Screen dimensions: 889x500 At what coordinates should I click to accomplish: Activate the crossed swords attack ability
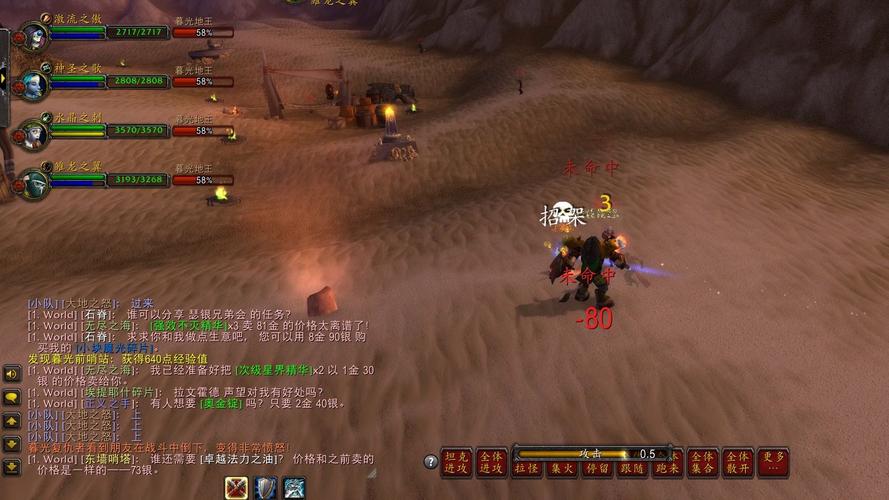tap(236, 487)
